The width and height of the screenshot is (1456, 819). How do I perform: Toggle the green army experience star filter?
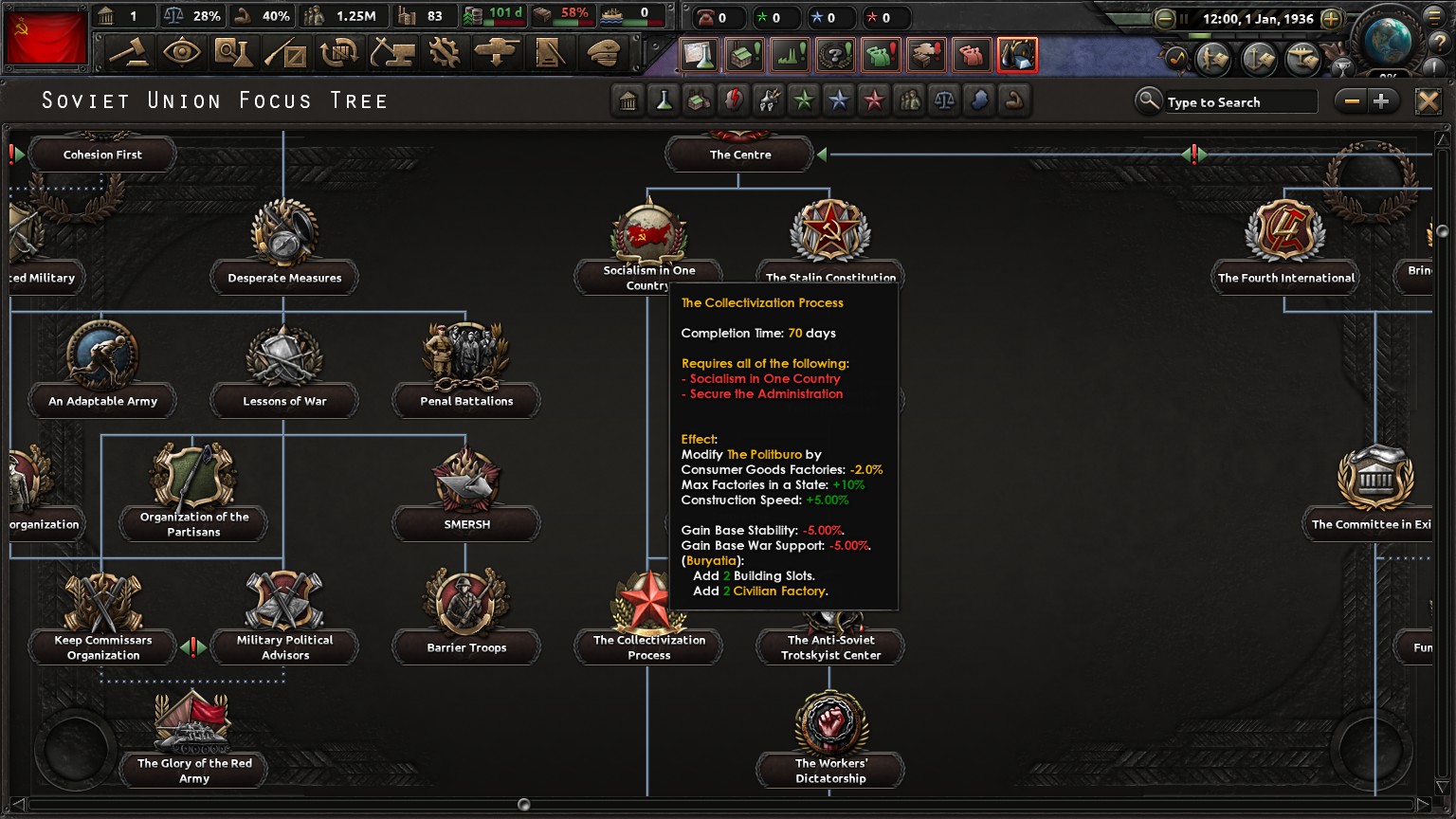click(x=803, y=101)
